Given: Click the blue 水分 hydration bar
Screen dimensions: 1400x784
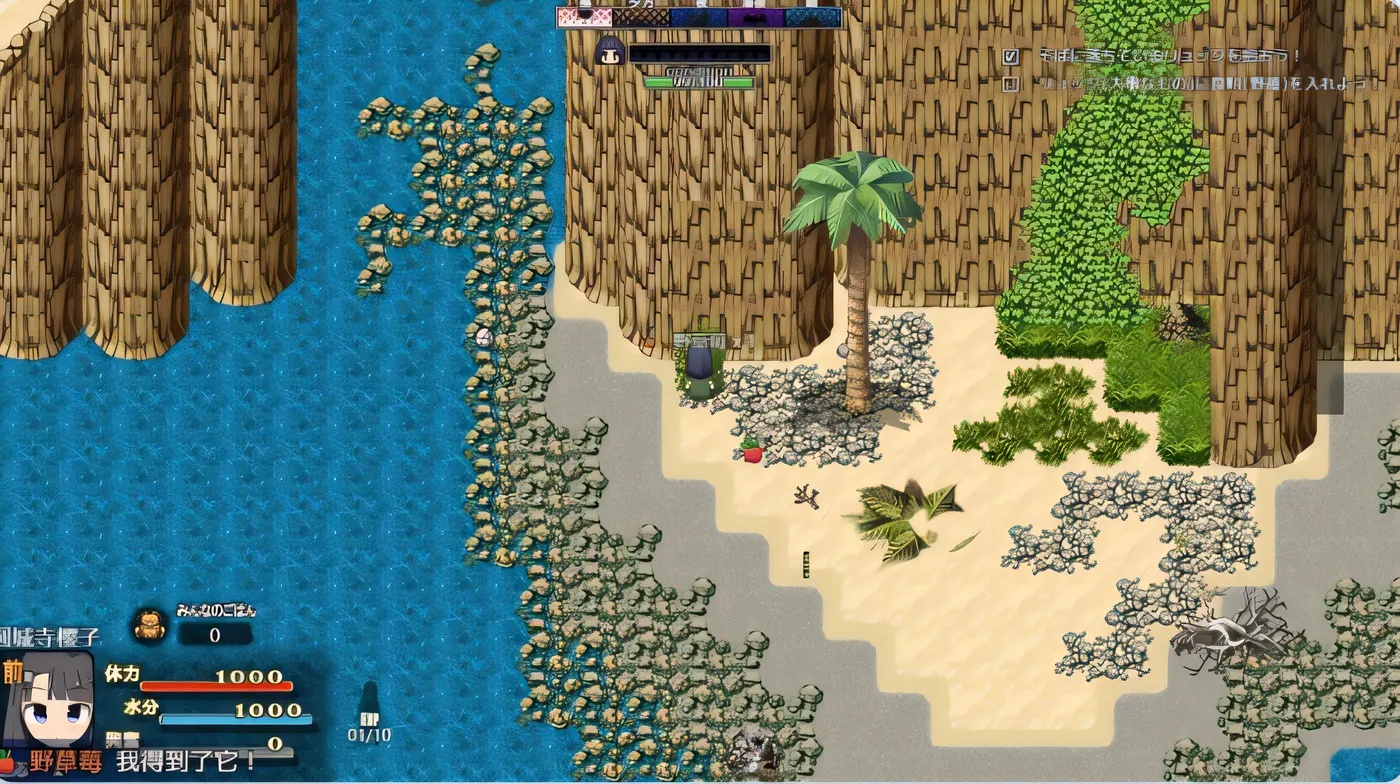Looking at the screenshot, I should (x=235, y=717).
